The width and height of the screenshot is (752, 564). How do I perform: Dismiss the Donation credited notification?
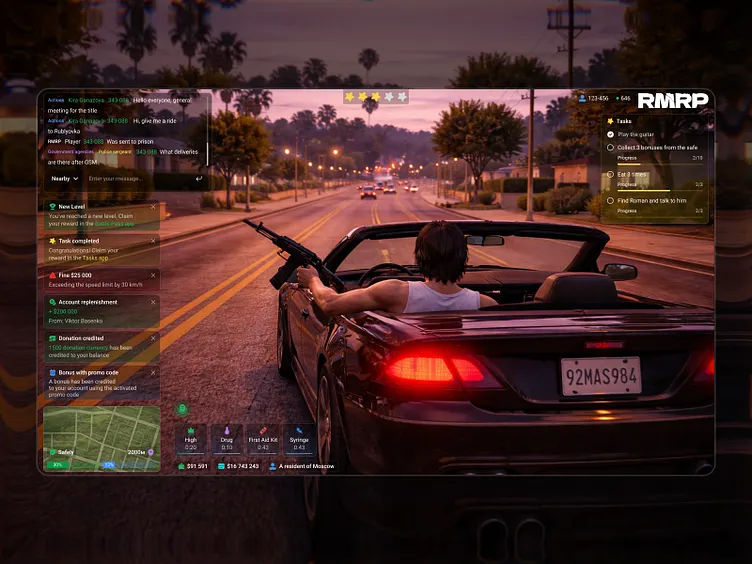153,338
